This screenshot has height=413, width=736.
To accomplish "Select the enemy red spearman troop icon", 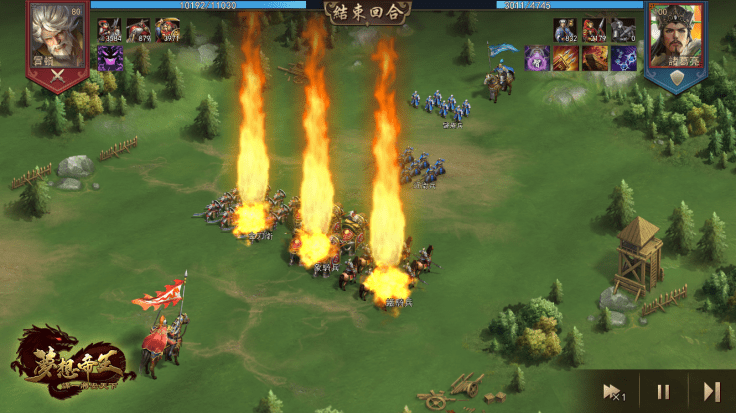I will 595,30.
